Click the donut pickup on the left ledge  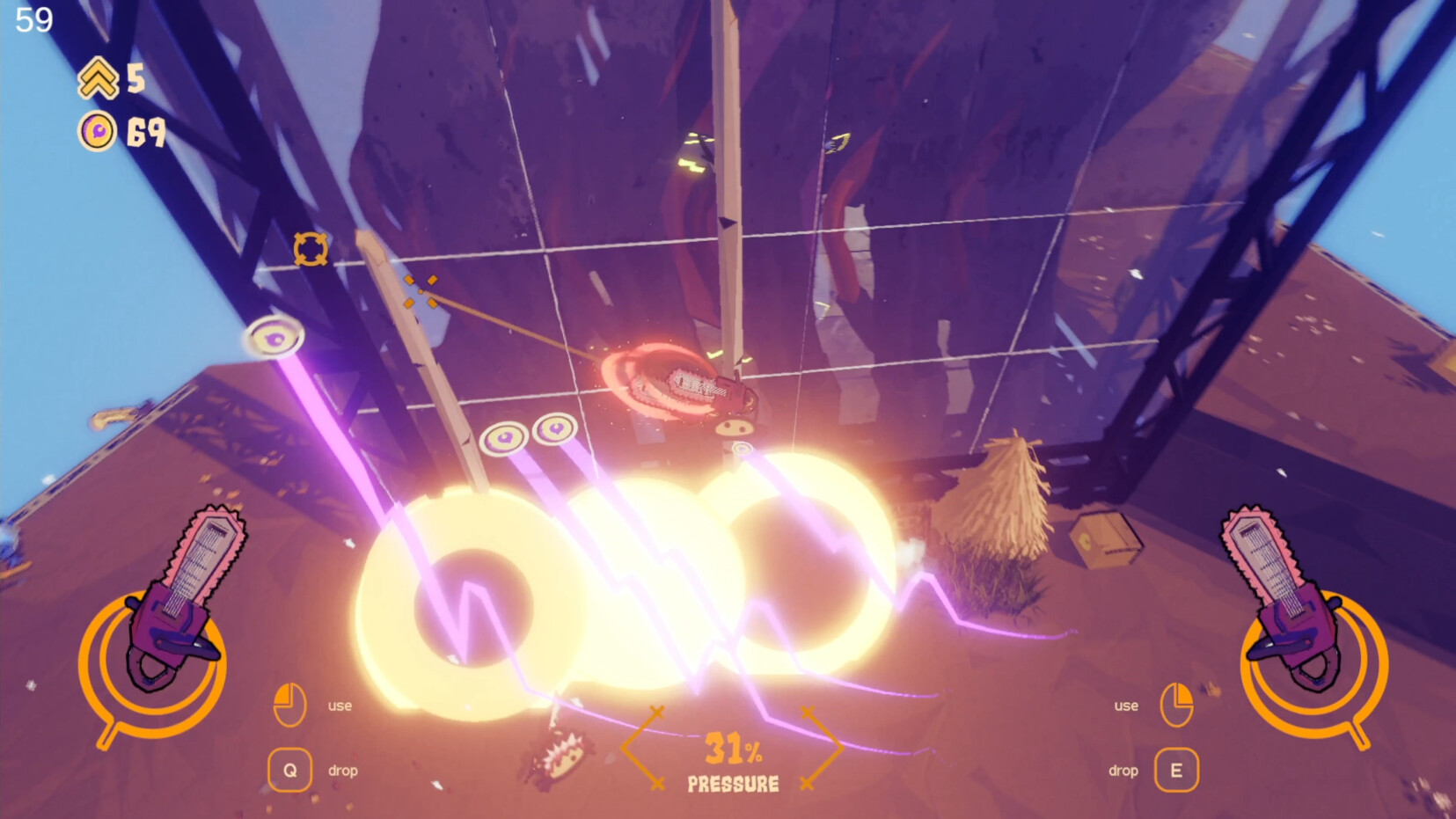coord(276,335)
